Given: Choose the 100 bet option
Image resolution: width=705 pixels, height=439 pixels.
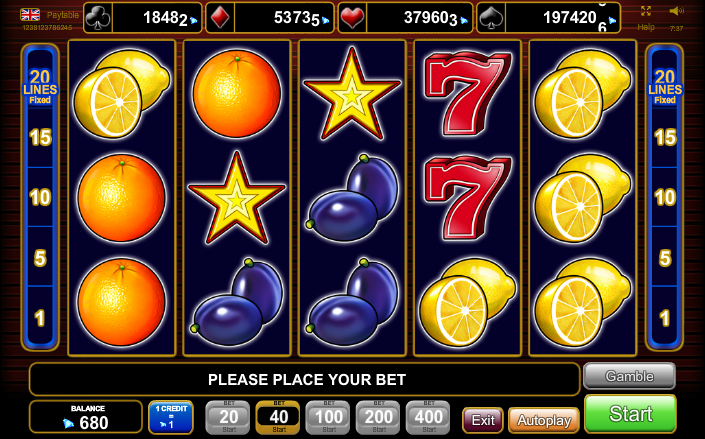Looking at the screenshot, I should click(x=328, y=417).
